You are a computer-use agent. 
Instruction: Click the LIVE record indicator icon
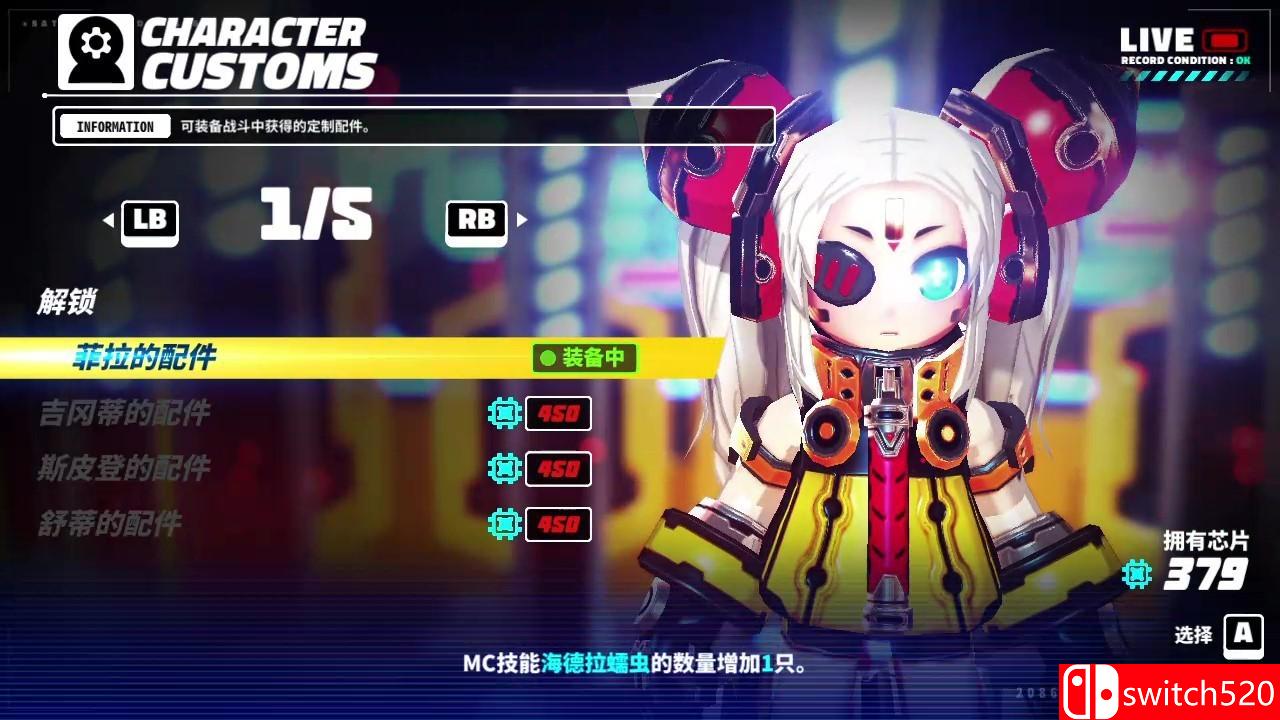1227,41
